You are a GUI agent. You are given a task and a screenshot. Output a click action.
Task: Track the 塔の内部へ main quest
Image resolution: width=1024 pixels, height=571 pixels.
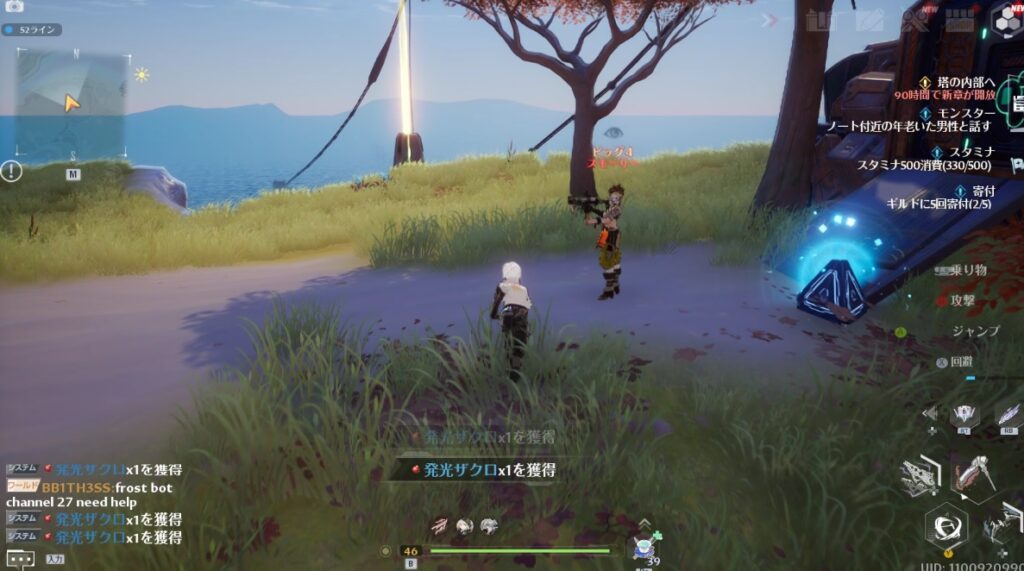pyautogui.click(x=958, y=82)
